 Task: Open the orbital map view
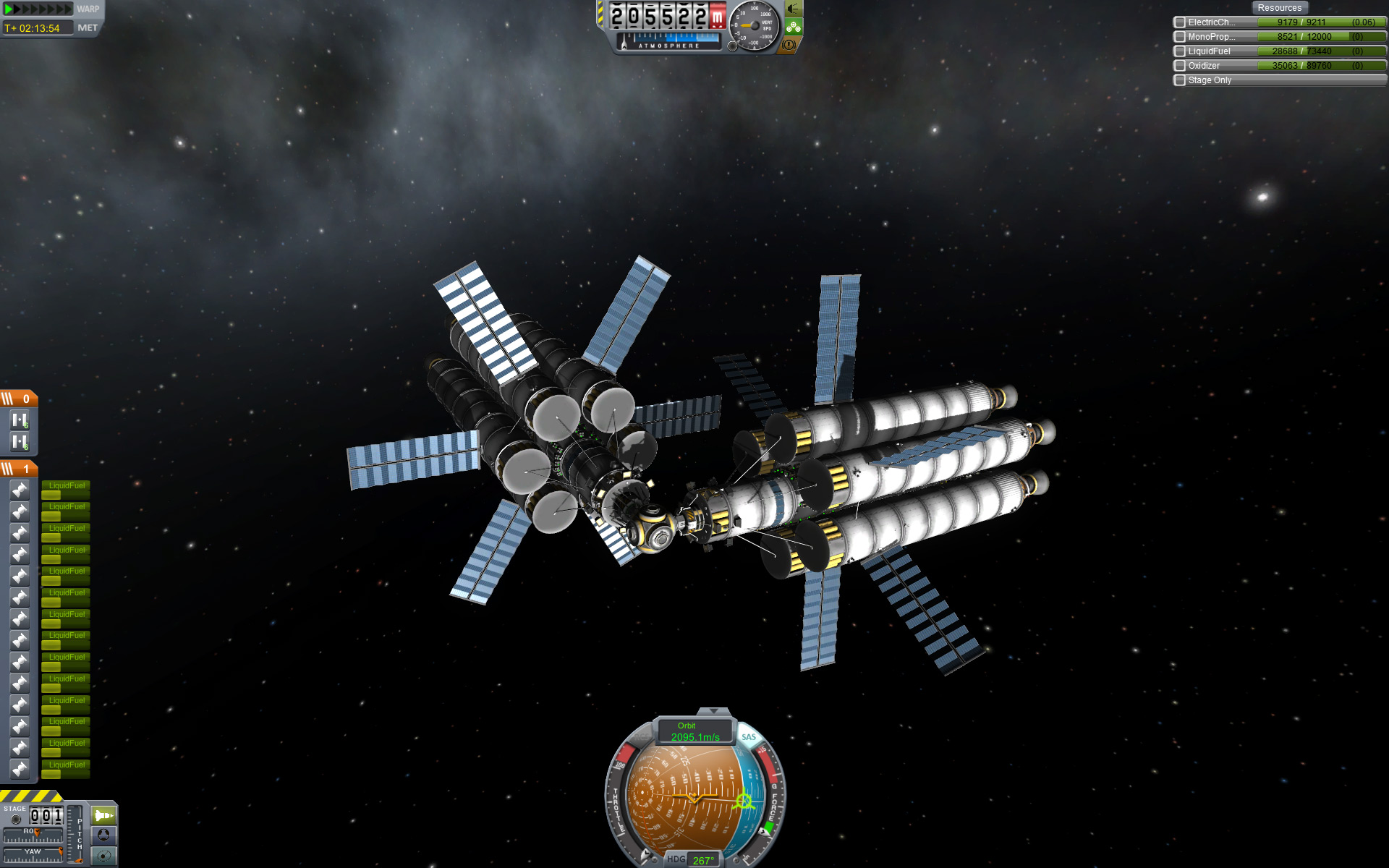[103, 856]
